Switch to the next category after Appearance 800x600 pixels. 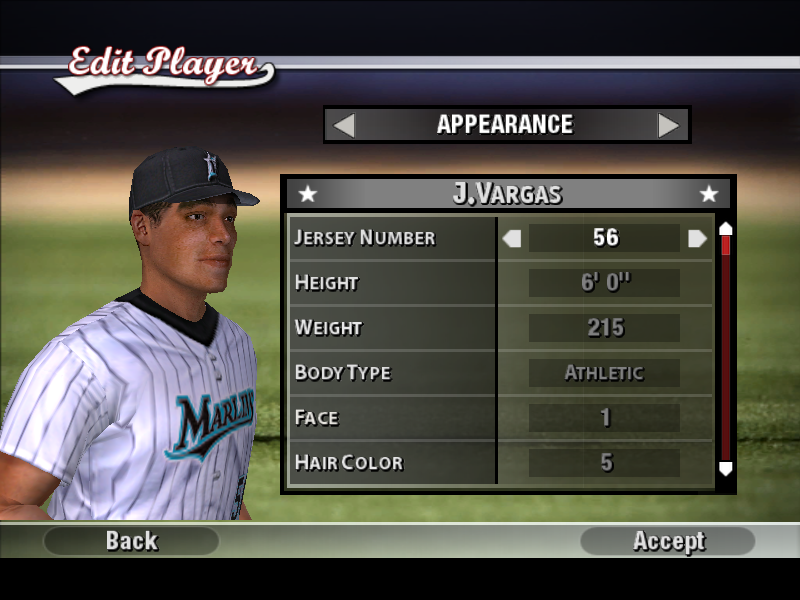coord(668,125)
